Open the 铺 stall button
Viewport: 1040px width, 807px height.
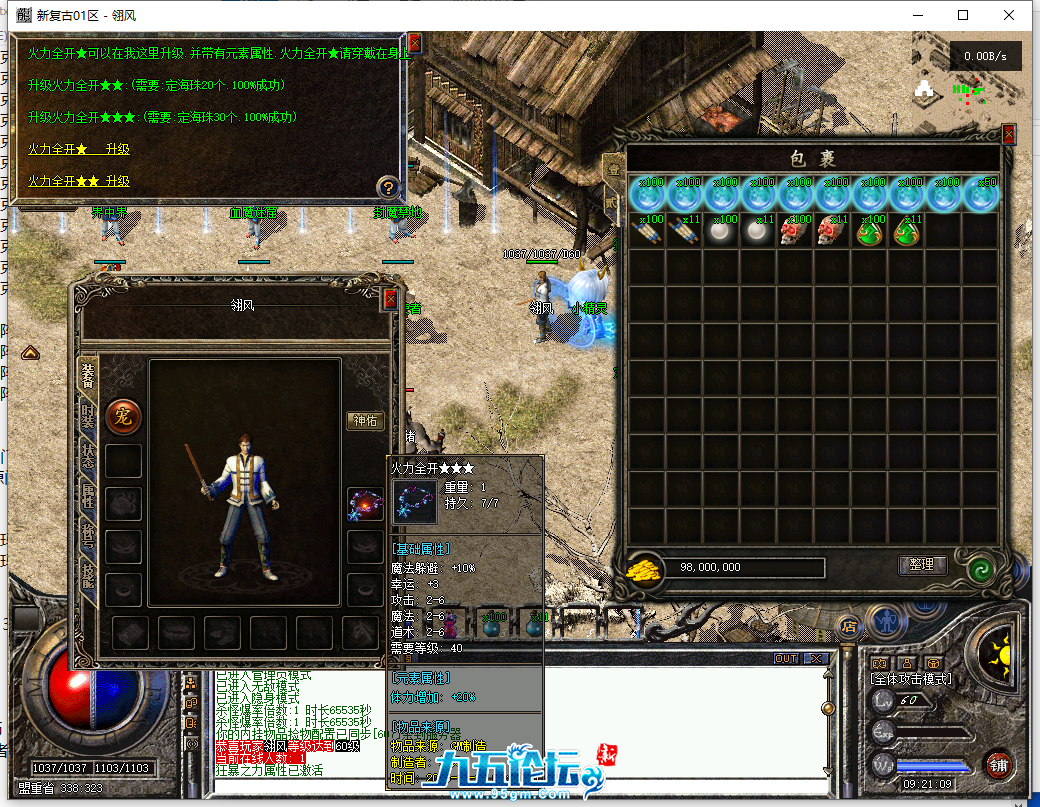pos(998,764)
